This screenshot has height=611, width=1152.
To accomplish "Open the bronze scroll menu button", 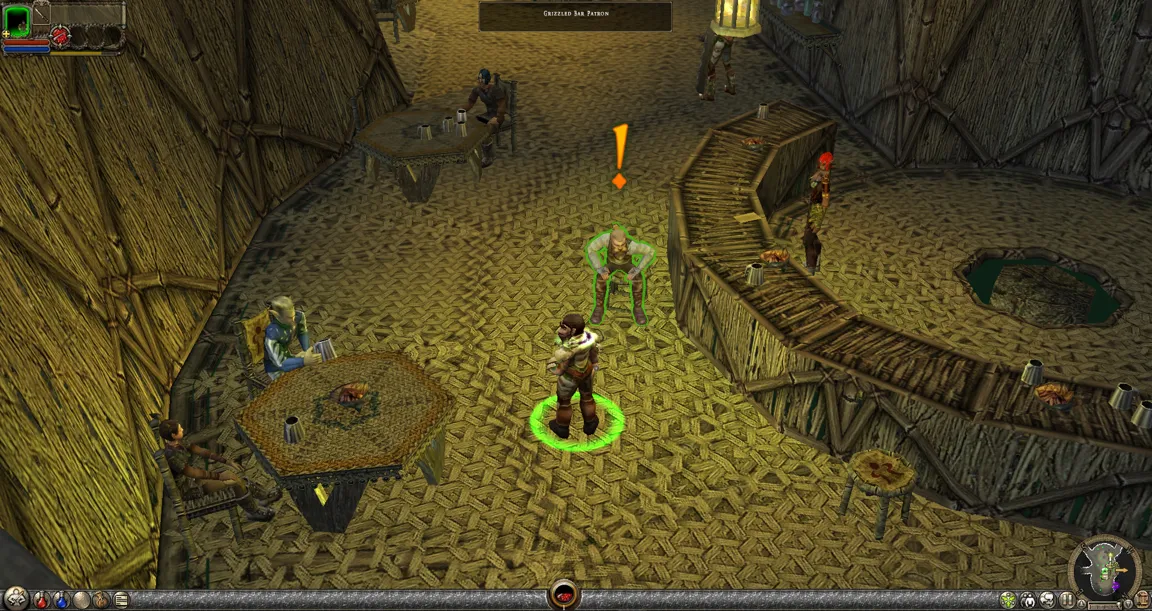I will click(x=1142, y=600).
